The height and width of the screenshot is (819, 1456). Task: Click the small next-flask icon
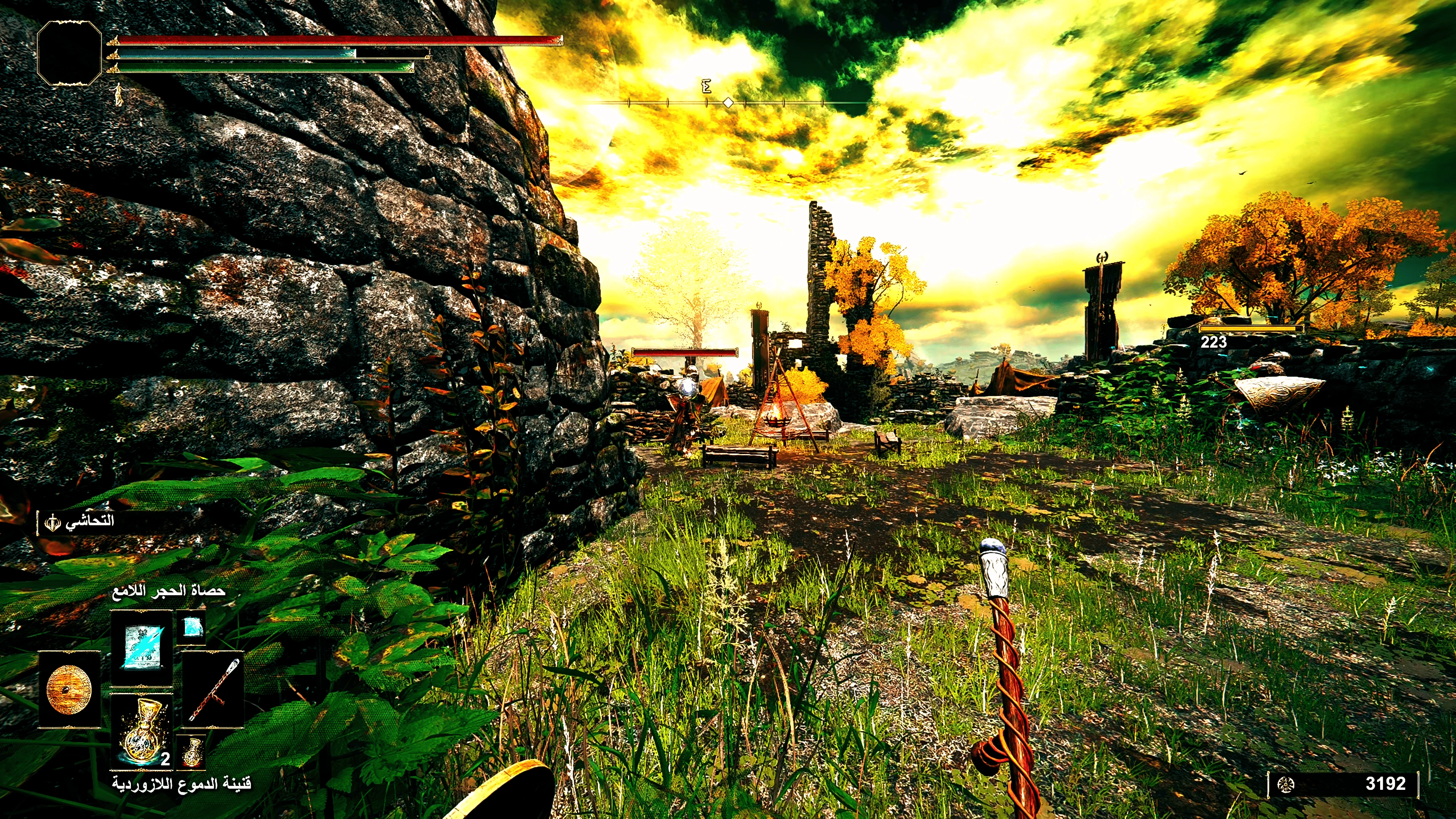point(192,751)
